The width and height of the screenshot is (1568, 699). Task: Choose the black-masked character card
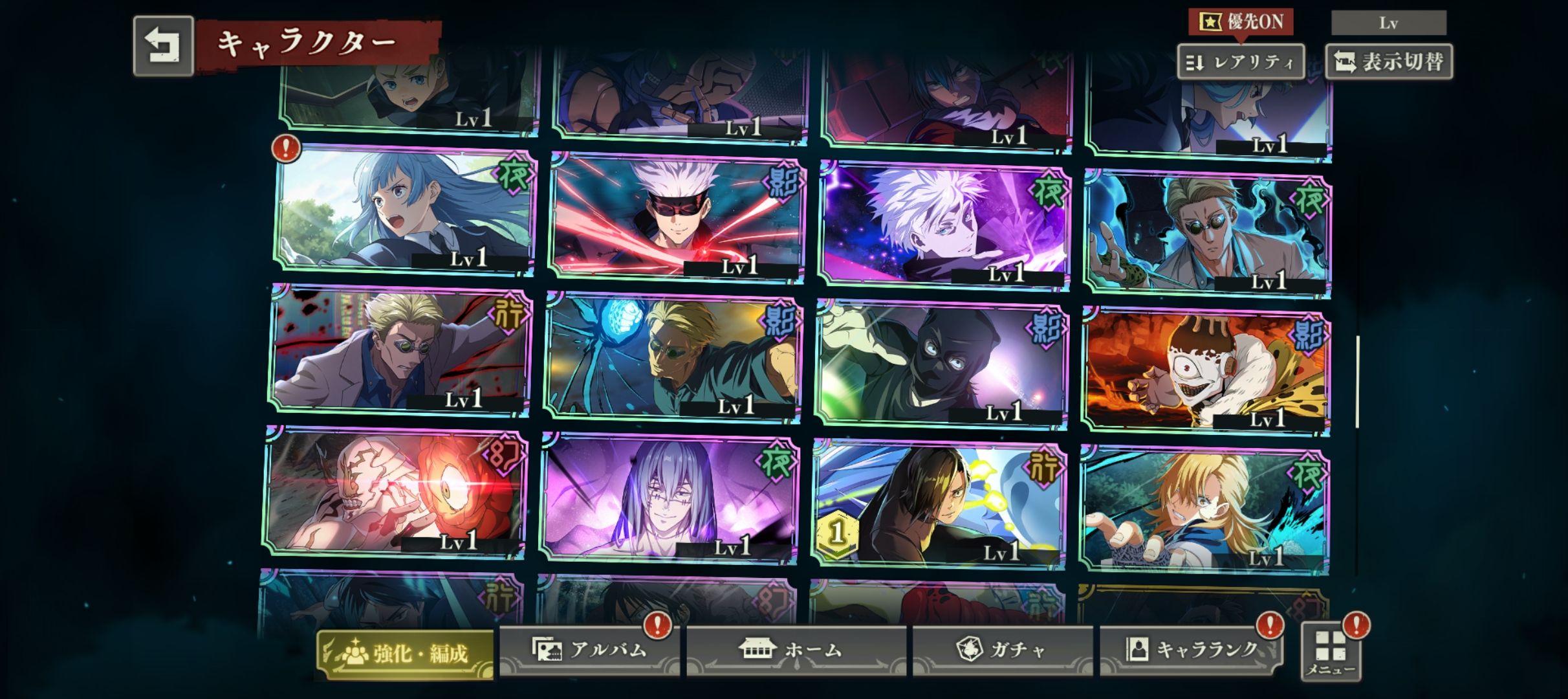(x=941, y=362)
